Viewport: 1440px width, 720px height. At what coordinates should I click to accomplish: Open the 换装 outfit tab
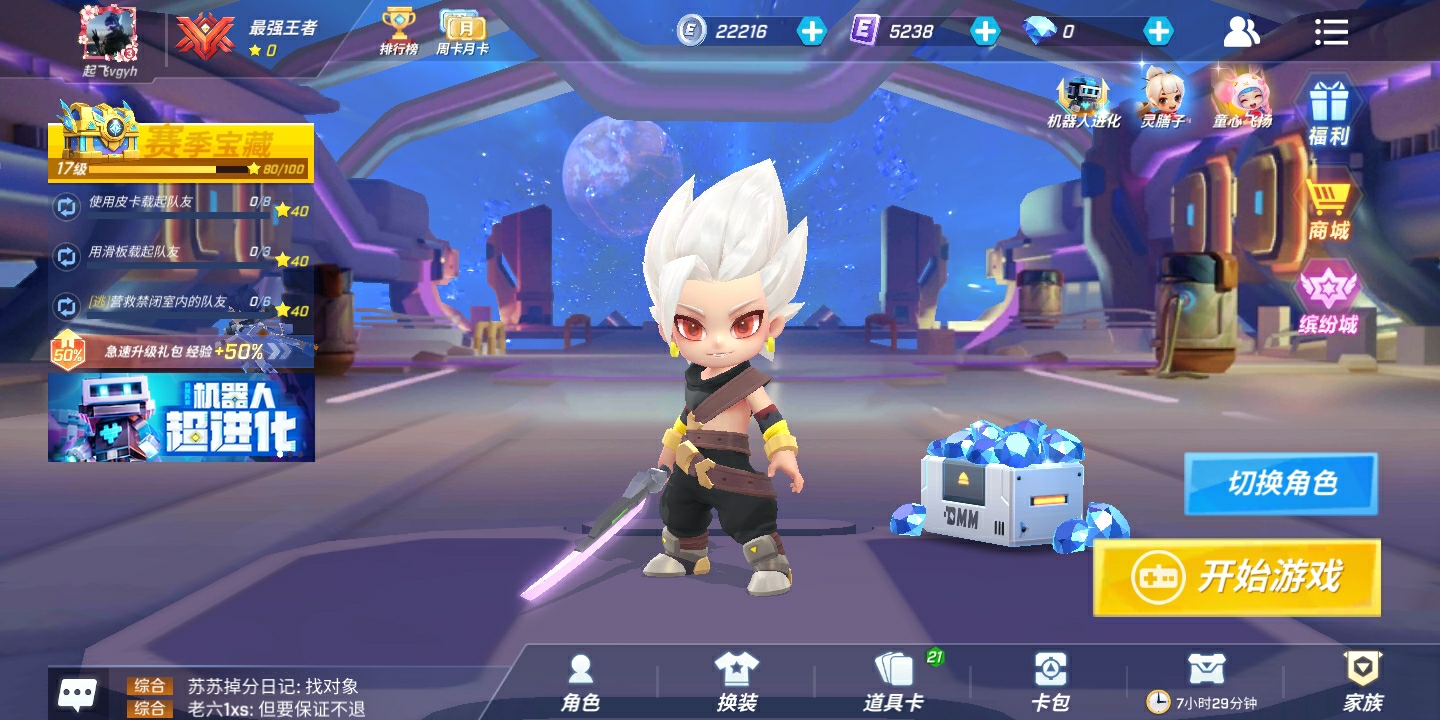(x=737, y=683)
